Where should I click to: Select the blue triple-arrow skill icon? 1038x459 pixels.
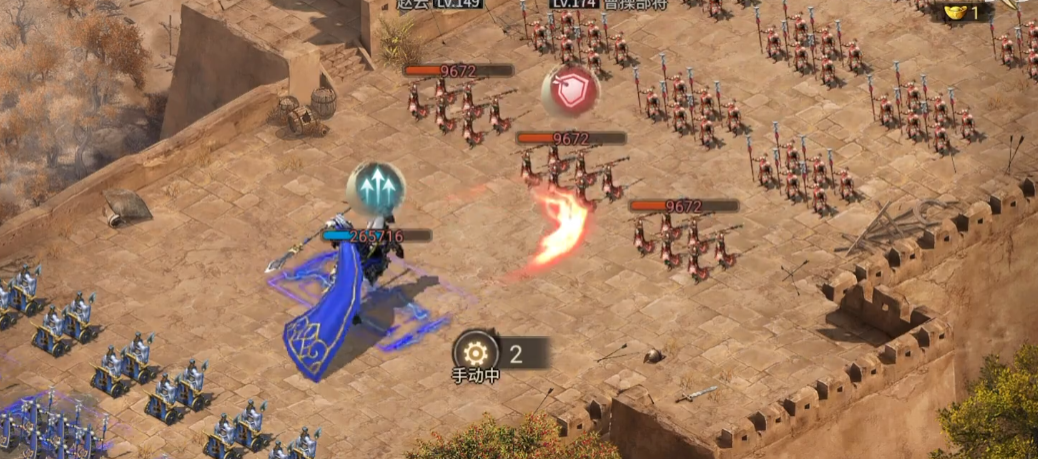click(x=376, y=188)
